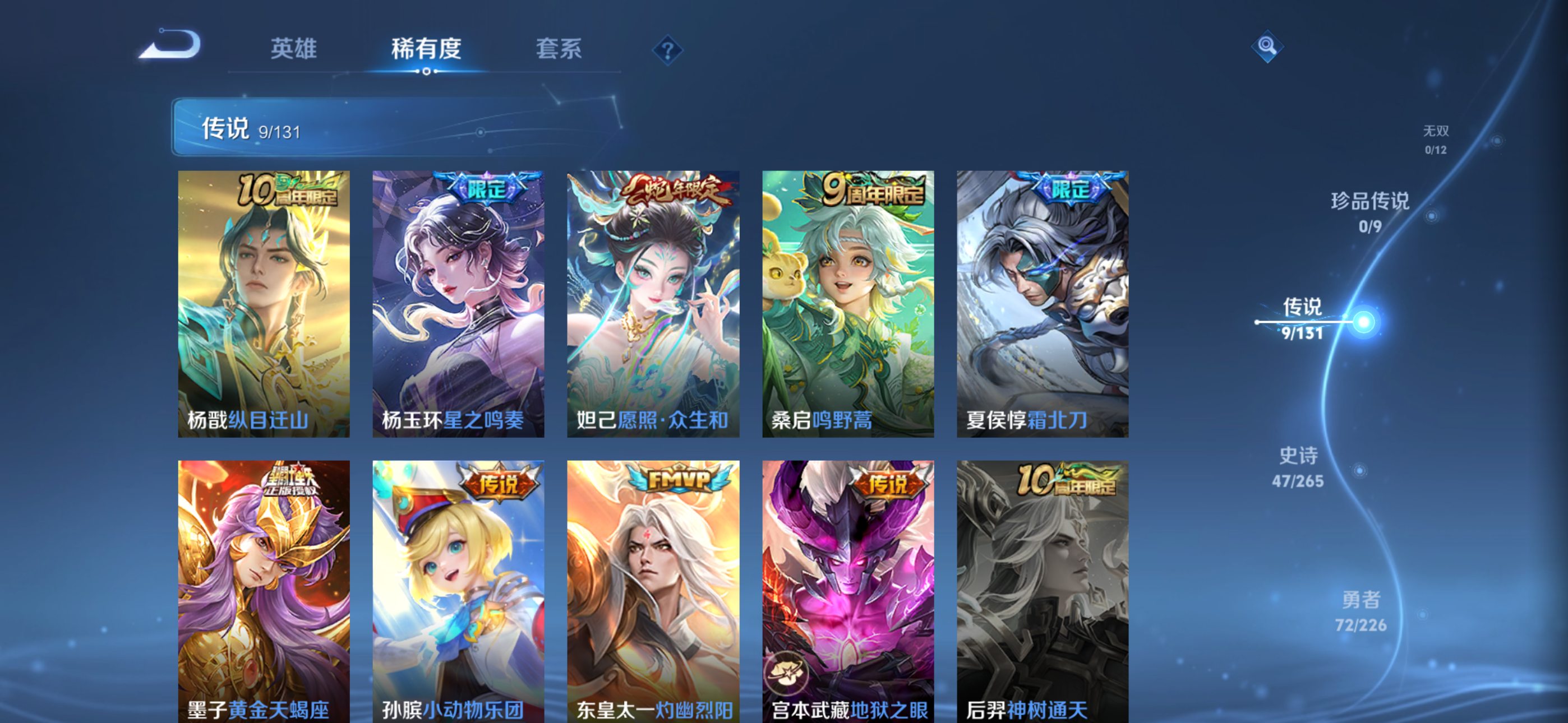Open the help question mark icon

tap(668, 52)
